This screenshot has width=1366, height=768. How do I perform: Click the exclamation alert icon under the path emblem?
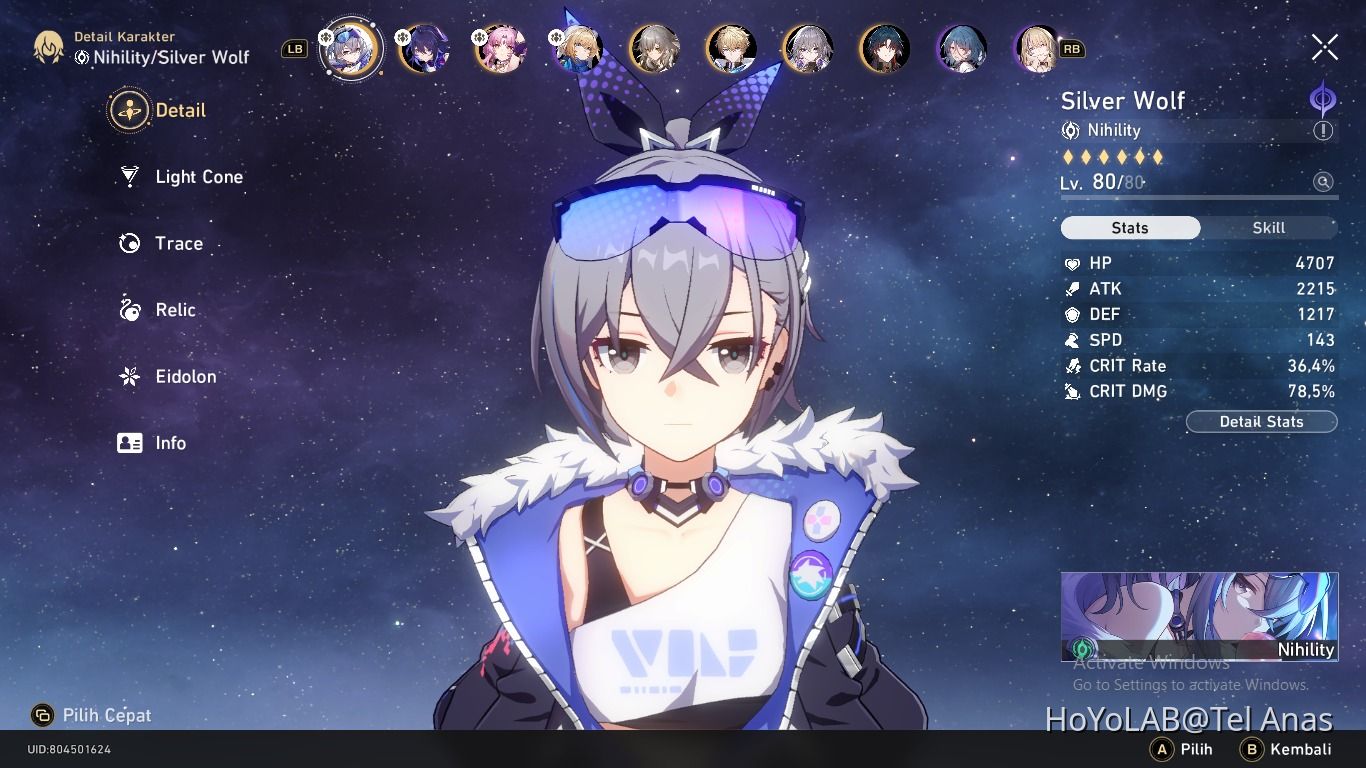[1323, 130]
